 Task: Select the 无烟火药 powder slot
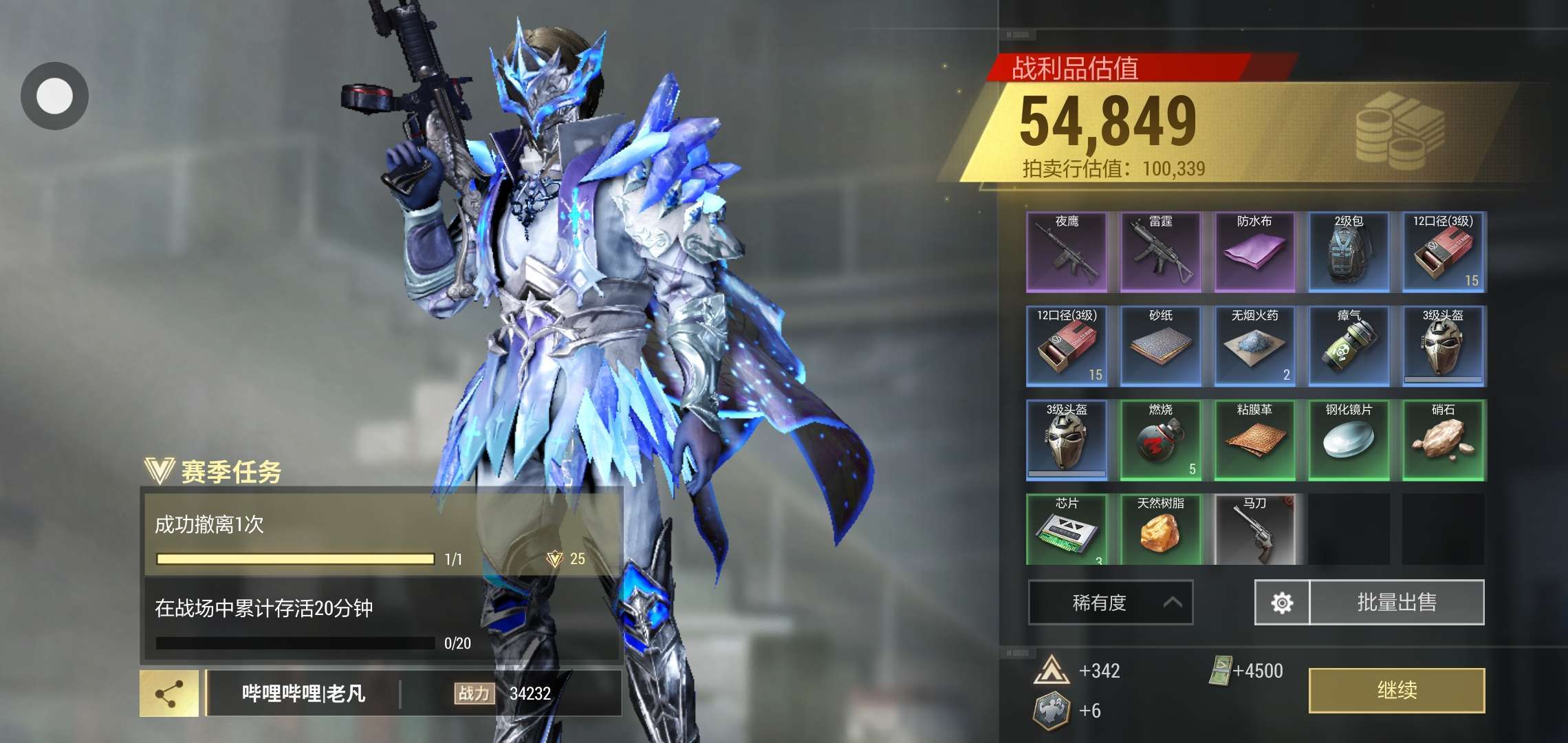click(1254, 346)
